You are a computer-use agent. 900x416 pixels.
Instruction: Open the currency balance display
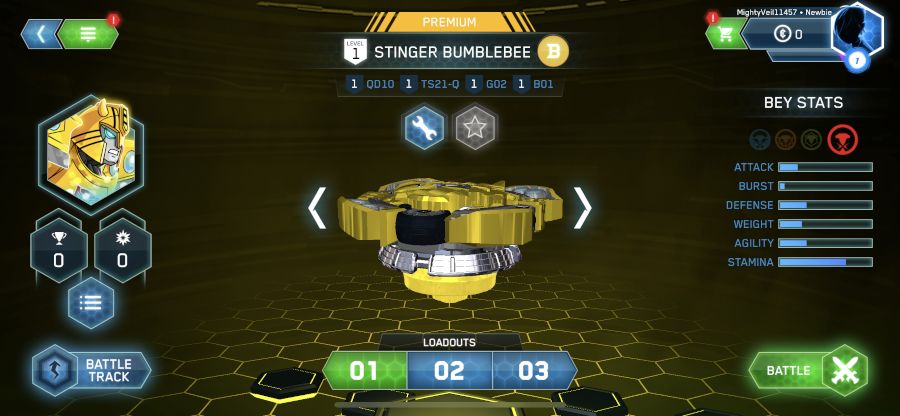pyautogui.click(x=790, y=35)
